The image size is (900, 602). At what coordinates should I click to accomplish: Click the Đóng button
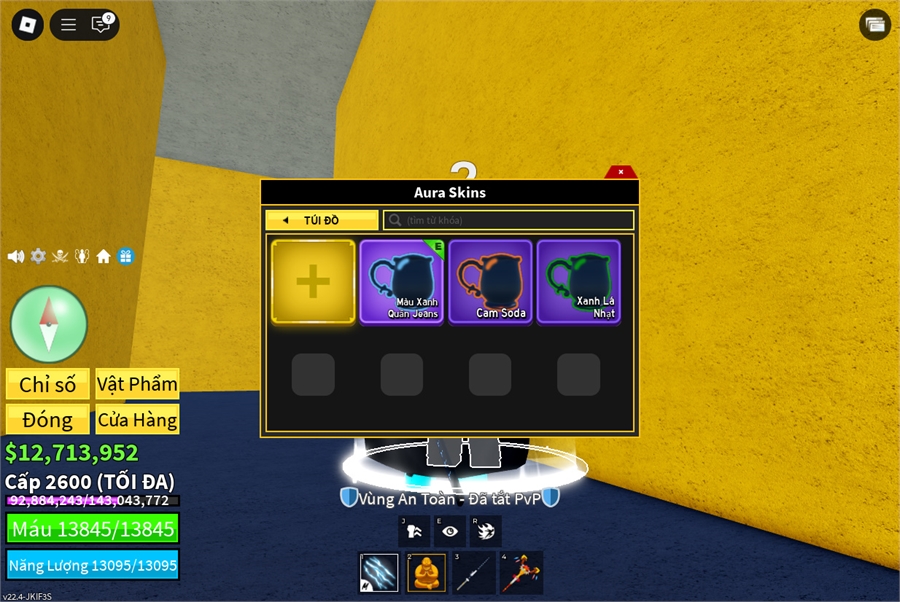tap(47, 420)
